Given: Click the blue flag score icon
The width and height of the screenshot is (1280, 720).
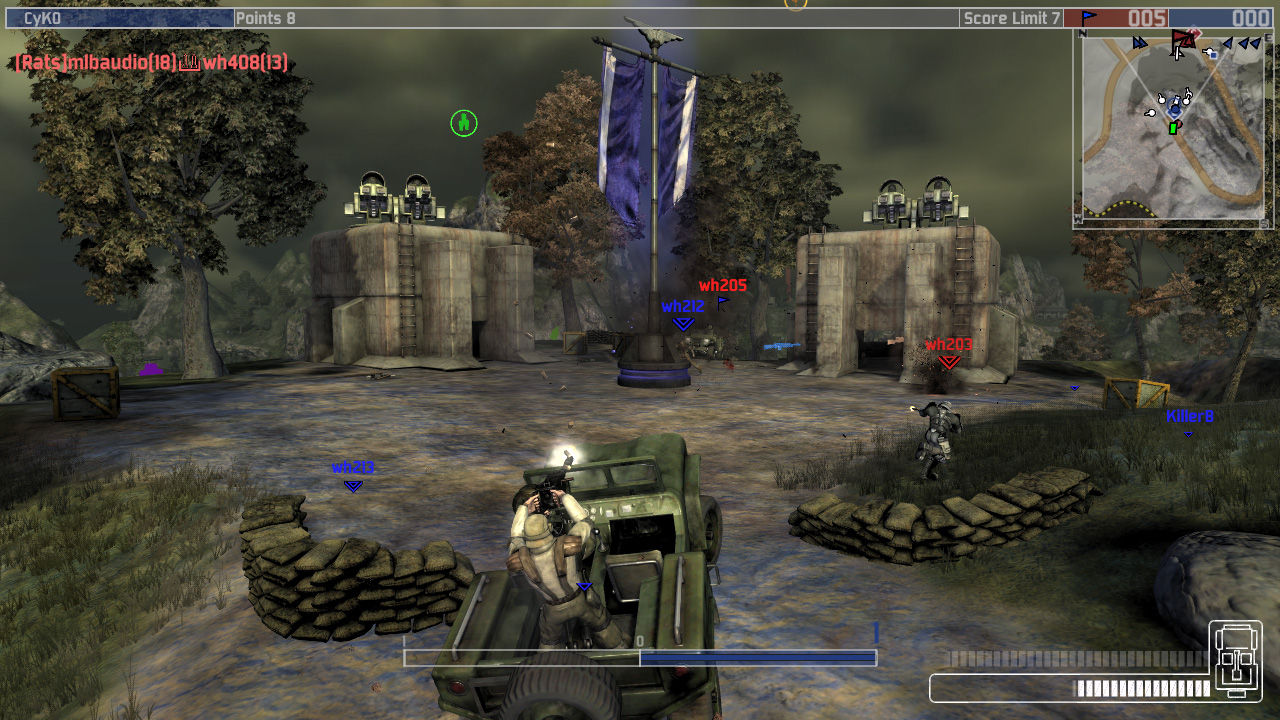Looking at the screenshot, I should click(1088, 18).
